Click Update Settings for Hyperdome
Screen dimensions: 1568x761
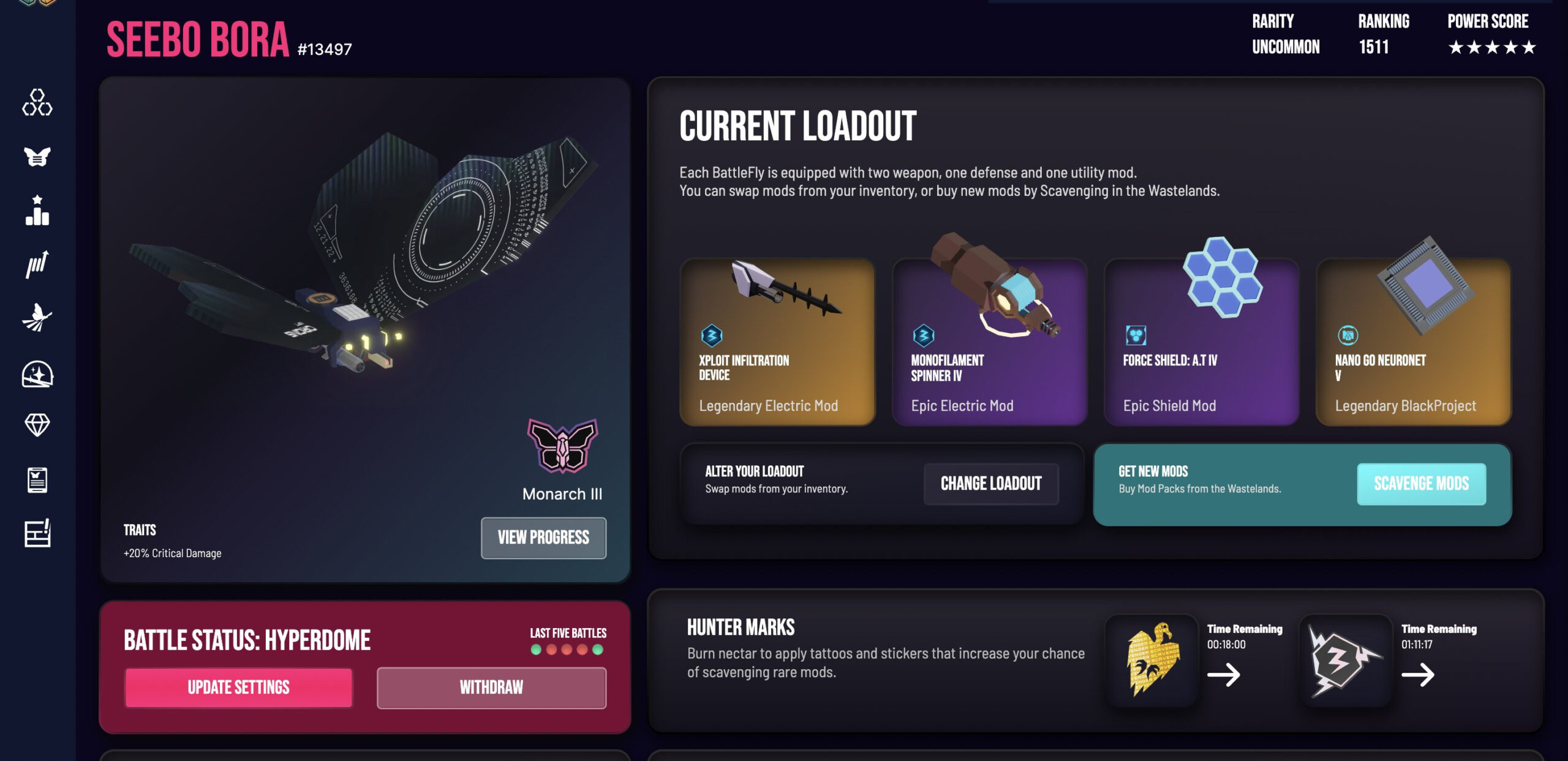(x=238, y=688)
